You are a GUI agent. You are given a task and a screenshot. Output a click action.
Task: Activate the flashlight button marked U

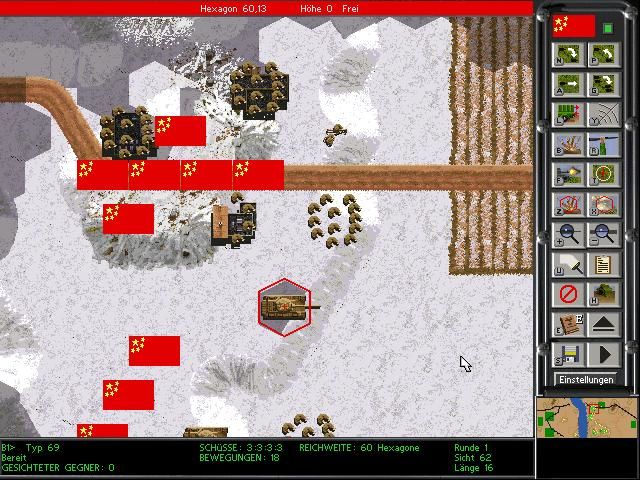(x=568, y=265)
